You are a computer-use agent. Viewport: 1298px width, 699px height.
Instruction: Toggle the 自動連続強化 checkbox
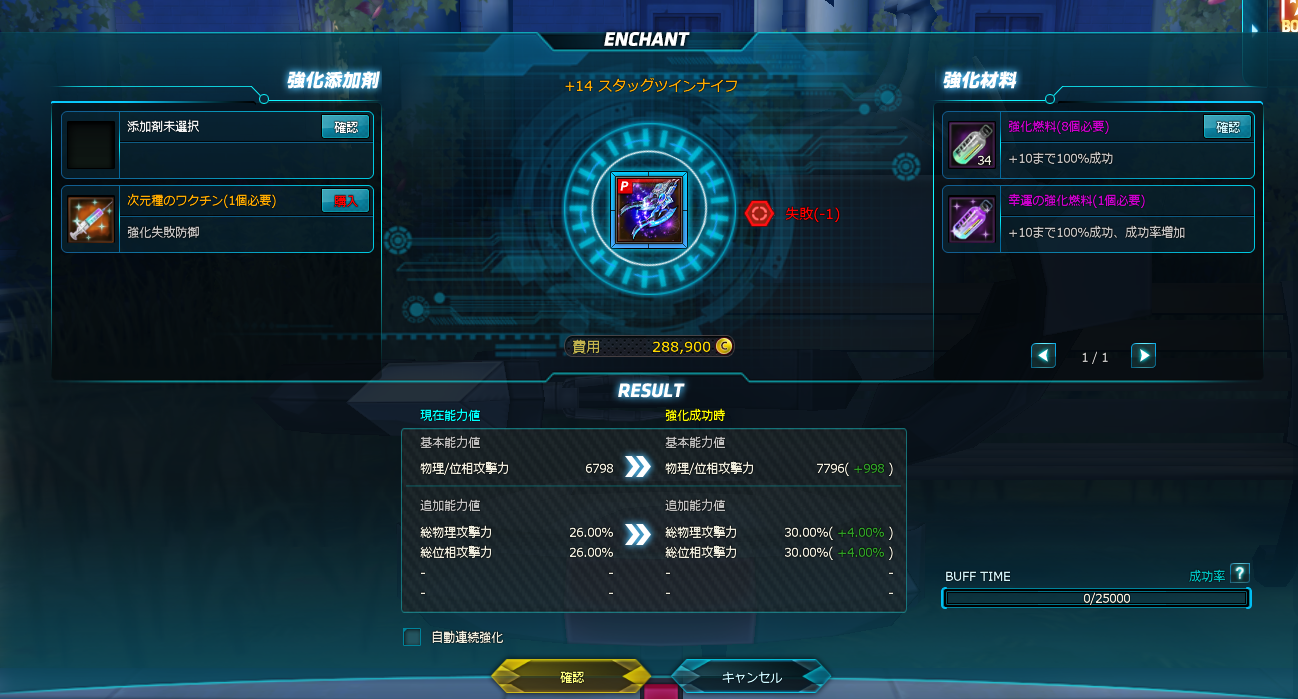[x=412, y=637]
